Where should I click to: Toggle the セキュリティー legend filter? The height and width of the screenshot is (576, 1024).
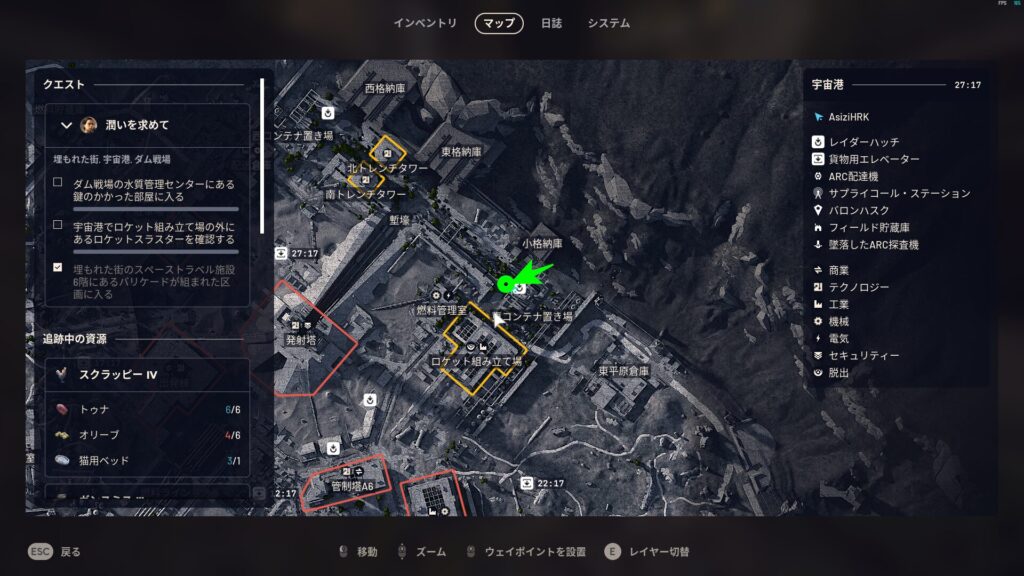coord(864,355)
